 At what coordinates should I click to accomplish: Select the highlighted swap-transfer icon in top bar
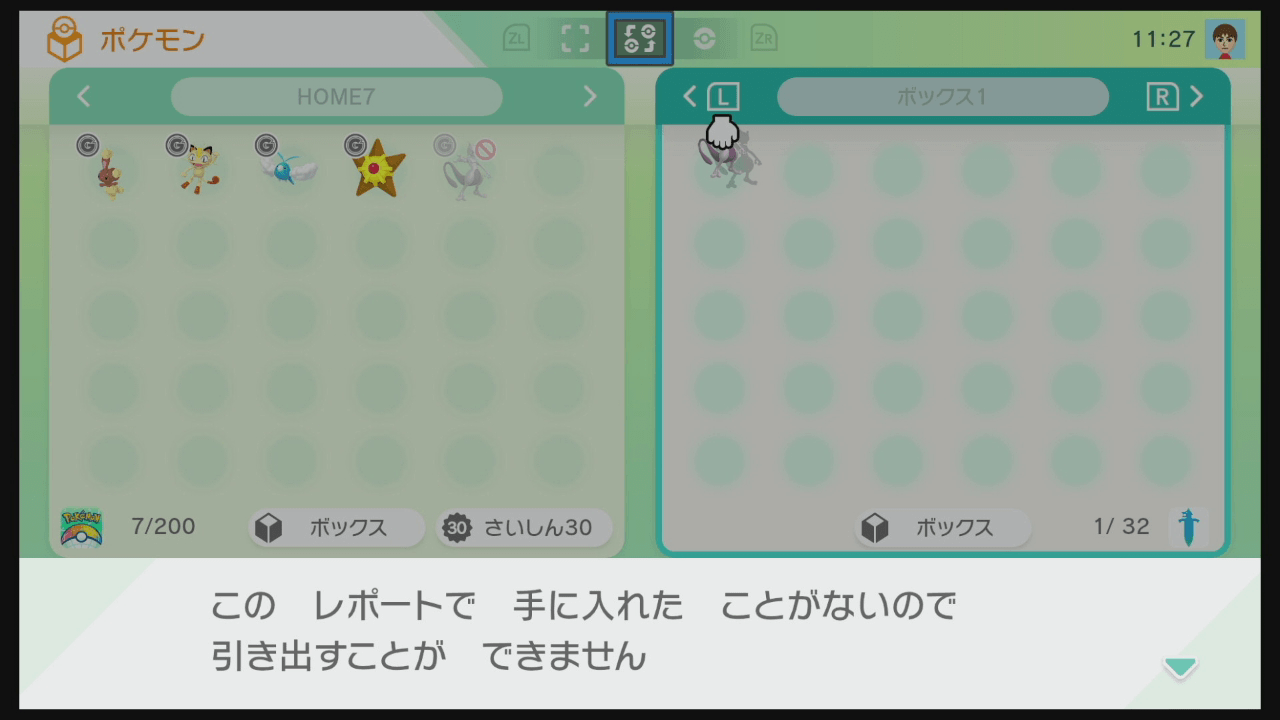639,38
